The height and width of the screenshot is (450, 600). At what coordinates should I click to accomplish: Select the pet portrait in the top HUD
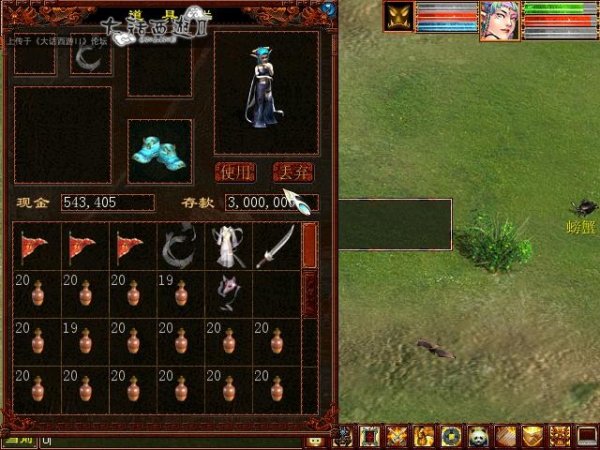(399, 17)
